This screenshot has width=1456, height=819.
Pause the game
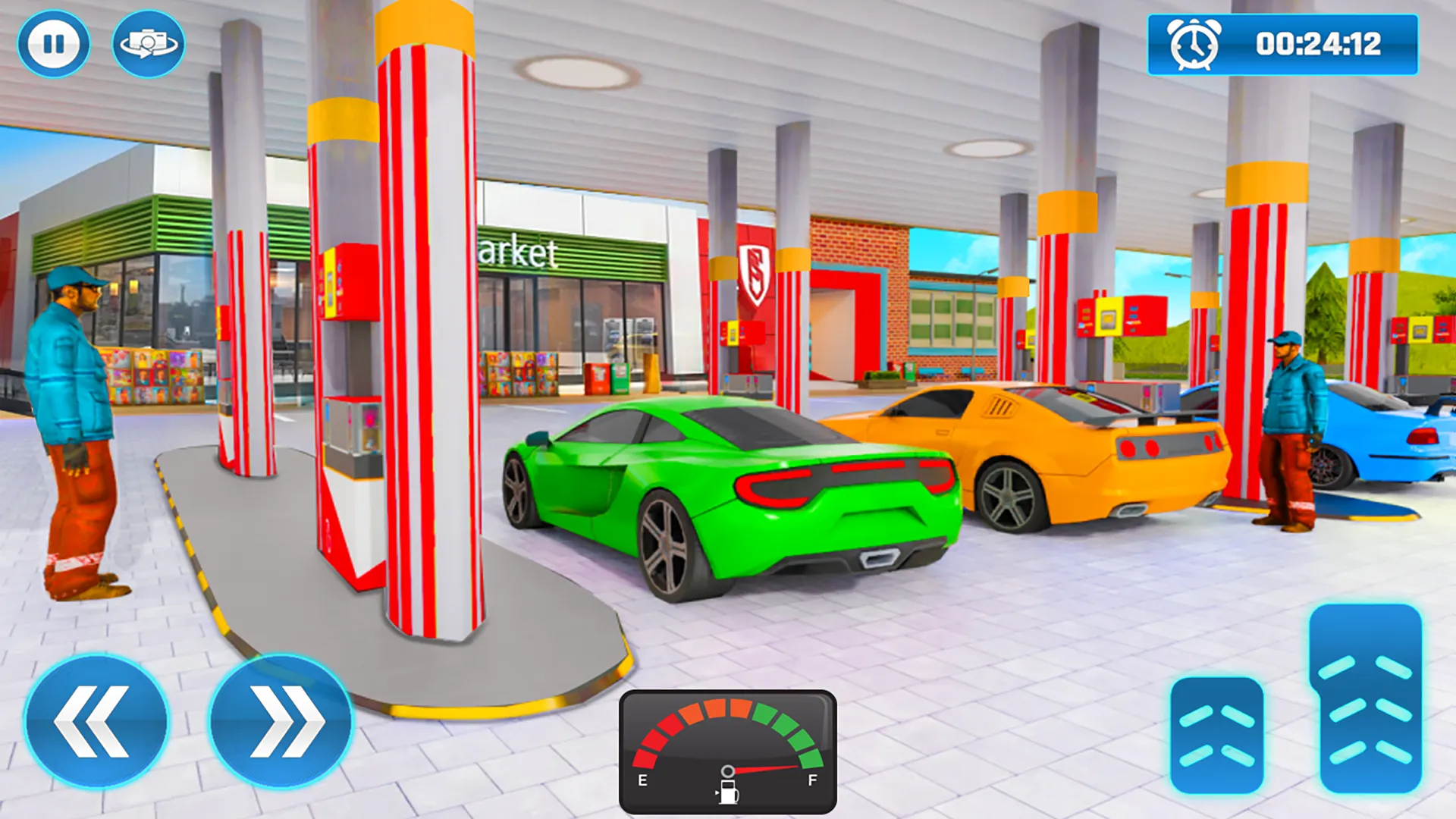coord(53,43)
